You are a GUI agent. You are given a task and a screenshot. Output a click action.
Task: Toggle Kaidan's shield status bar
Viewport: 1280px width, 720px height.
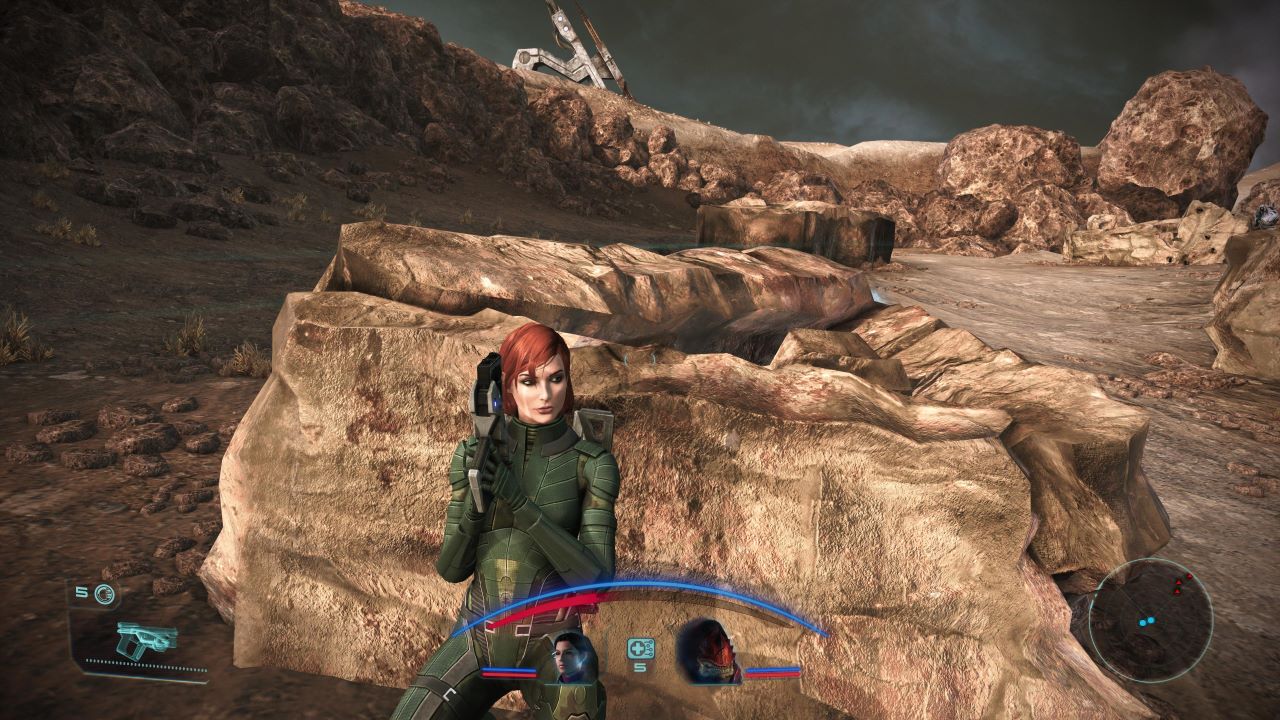click(x=509, y=670)
